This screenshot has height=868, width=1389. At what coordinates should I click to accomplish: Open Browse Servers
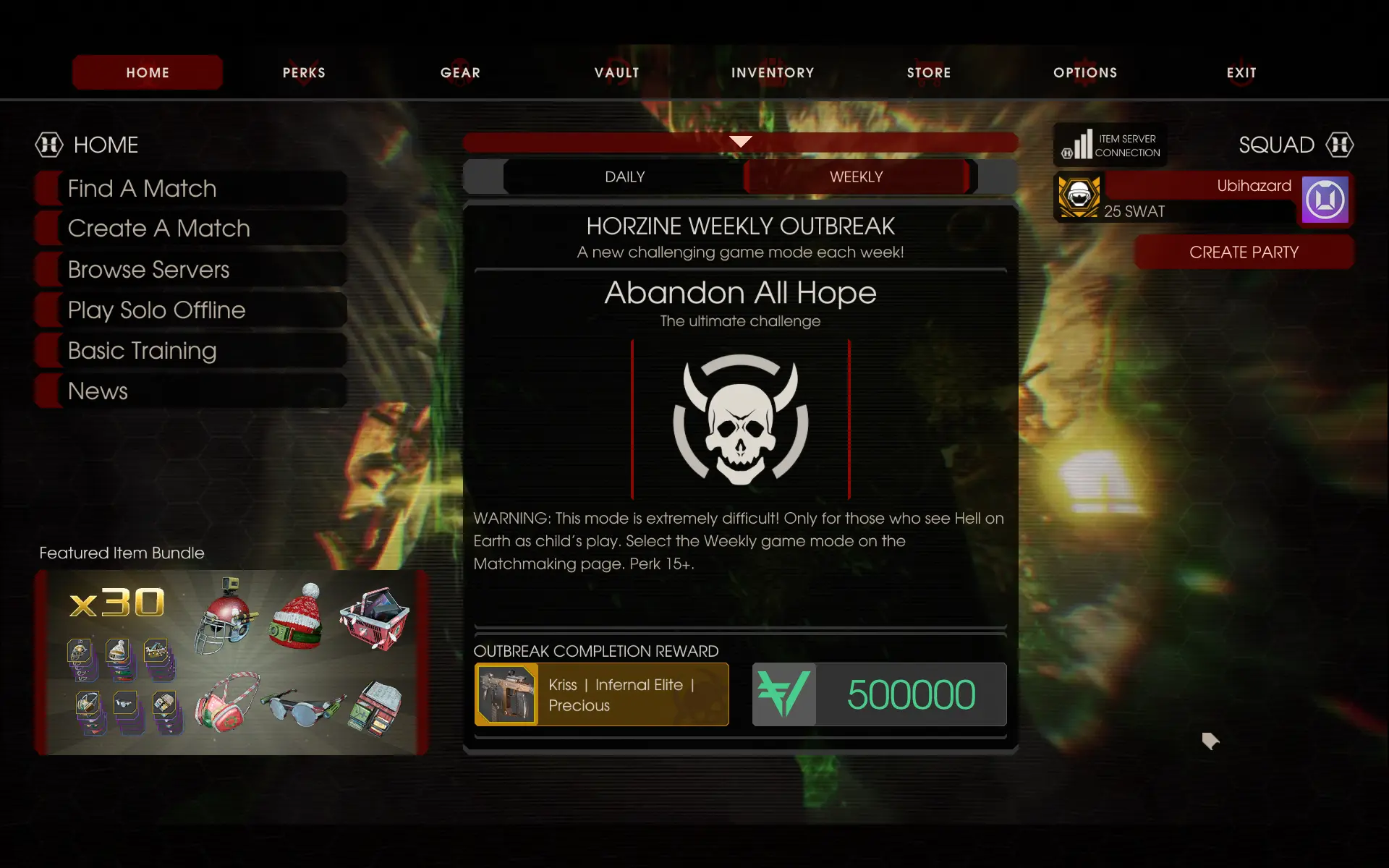[x=192, y=270]
